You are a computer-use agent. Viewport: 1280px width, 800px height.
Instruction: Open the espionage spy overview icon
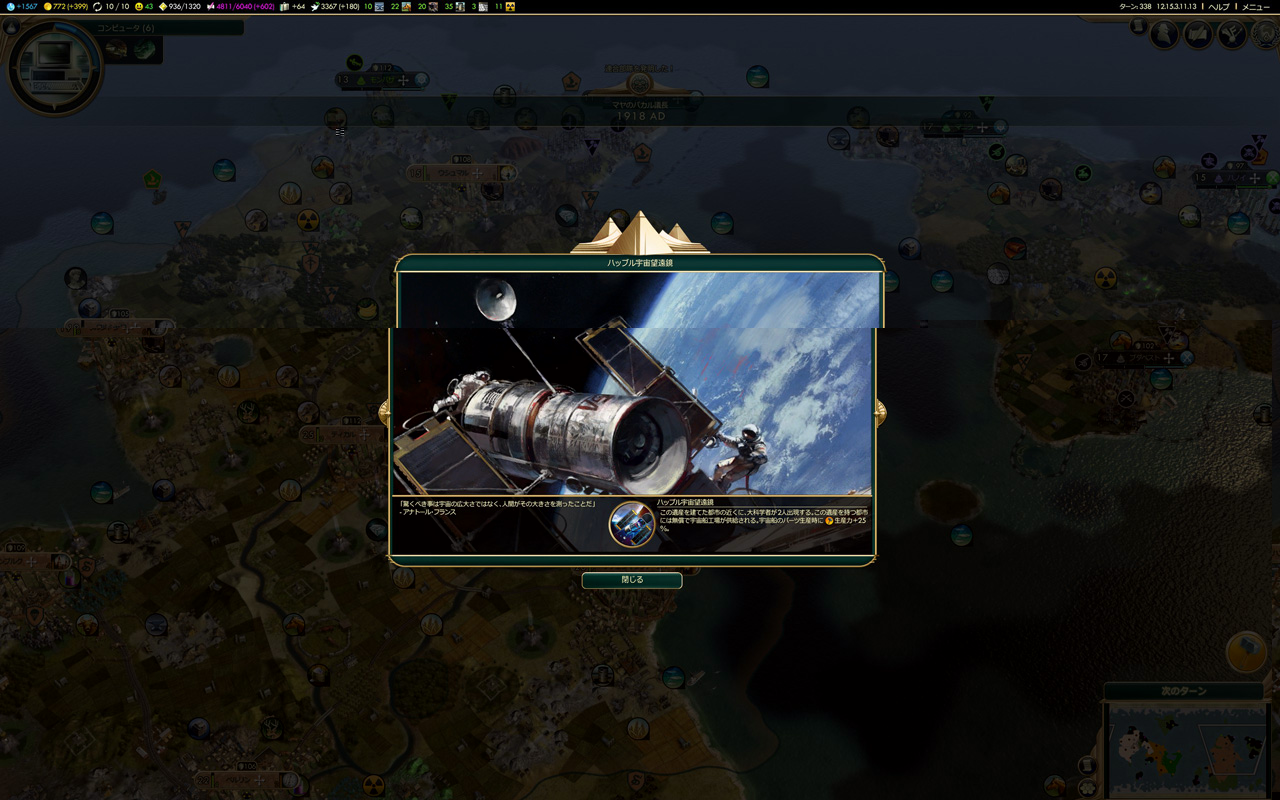[x=1164, y=35]
